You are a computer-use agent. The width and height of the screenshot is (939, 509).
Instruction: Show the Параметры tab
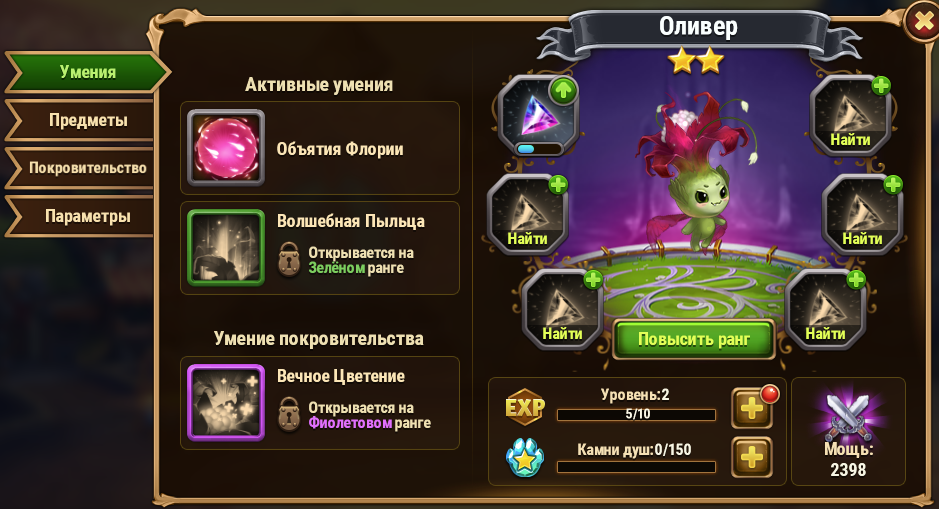coord(86,216)
